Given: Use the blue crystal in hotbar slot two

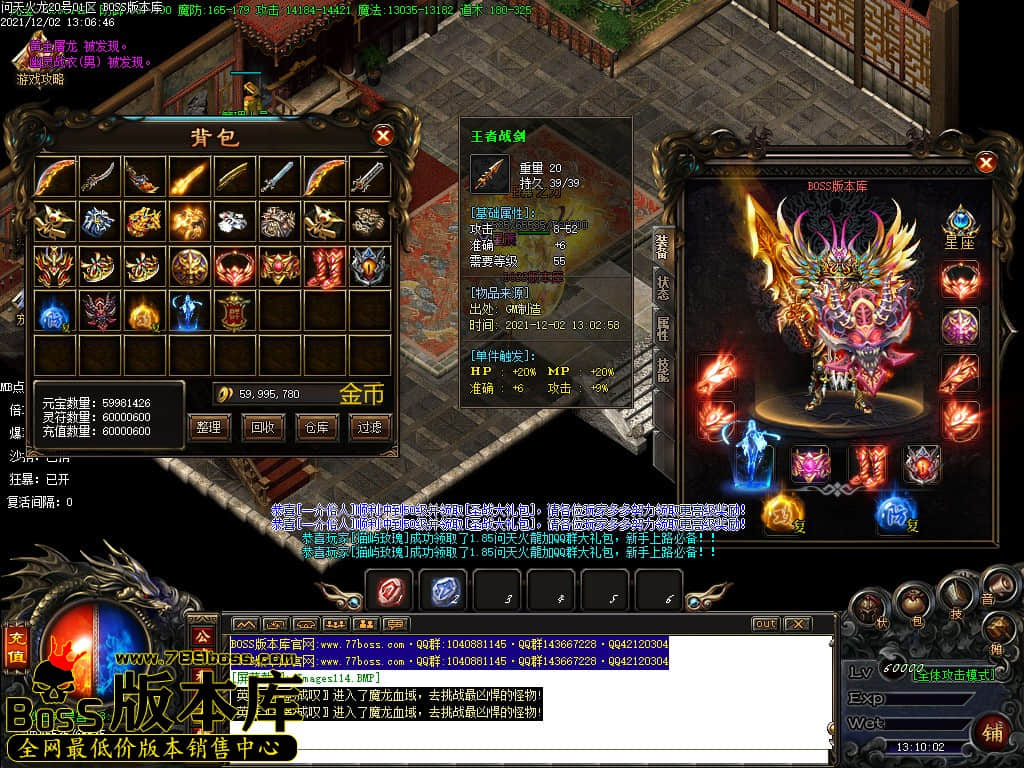Looking at the screenshot, I should click(x=443, y=592).
